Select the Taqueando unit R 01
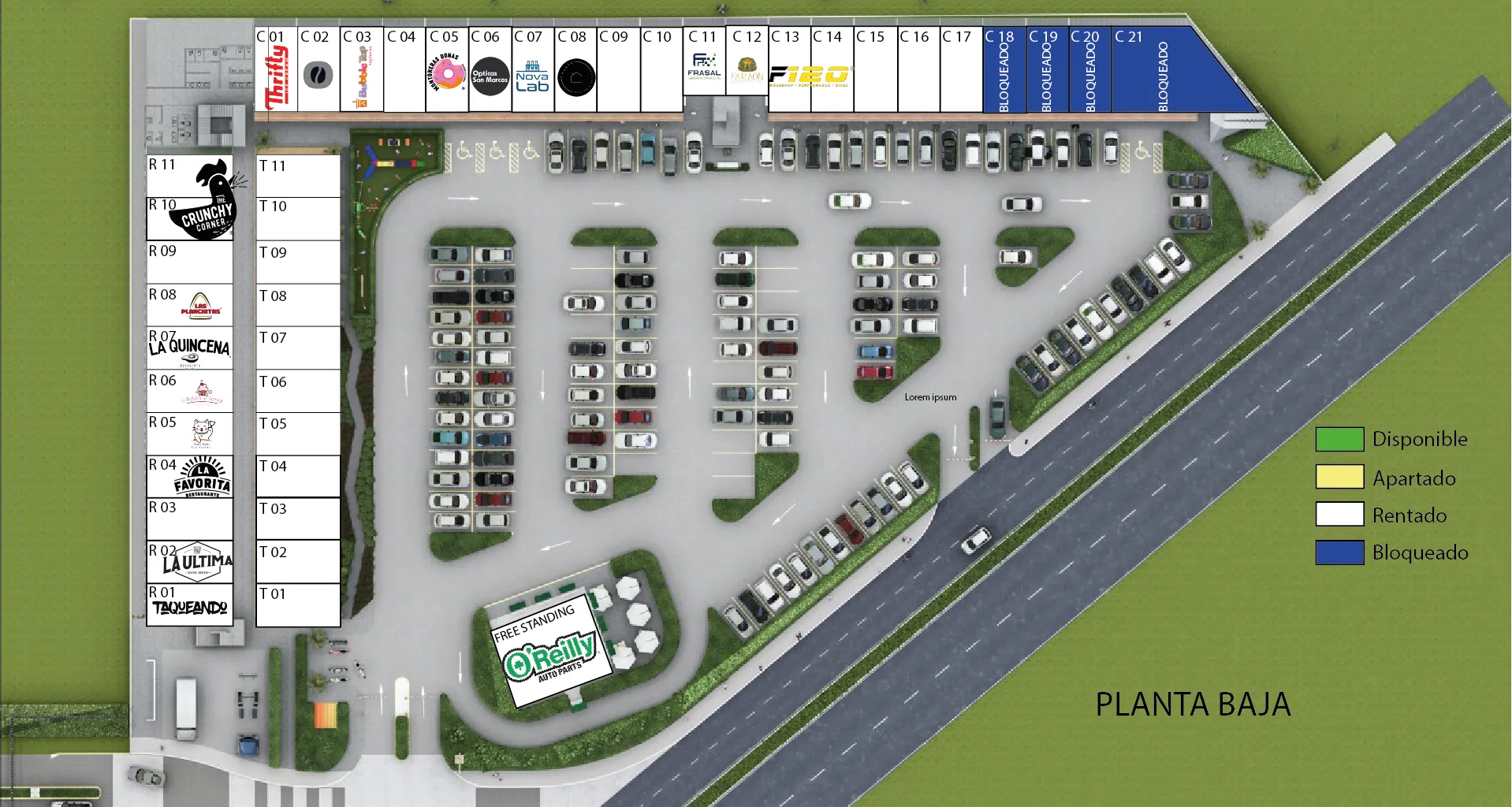Viewport: 1512px width, 807px height. (x=190, y=604)
